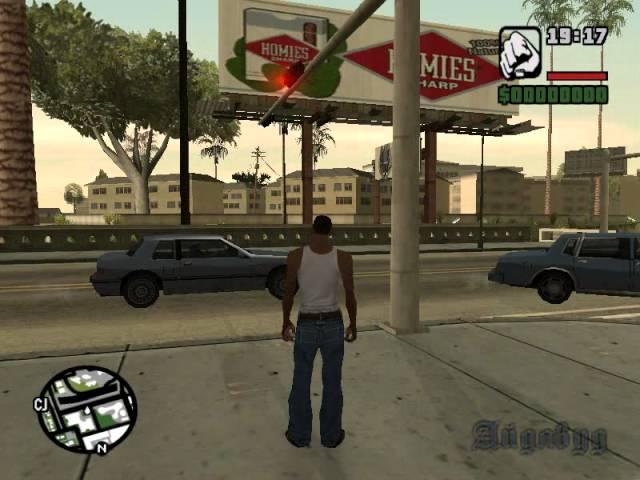
Task: Click the CJ marker on the radar
Action: tap(42, 404)
